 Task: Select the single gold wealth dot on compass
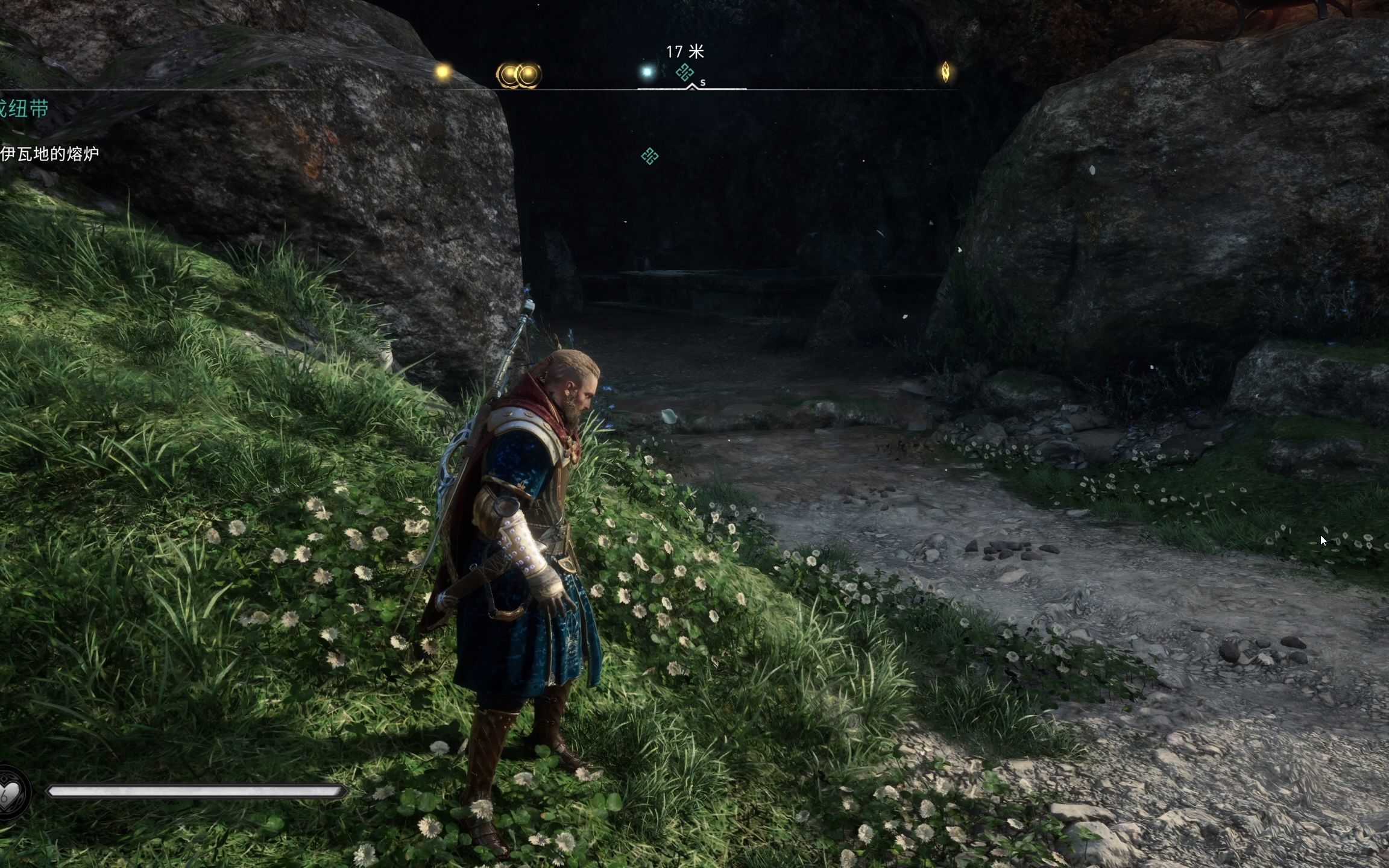pos(443,73)
